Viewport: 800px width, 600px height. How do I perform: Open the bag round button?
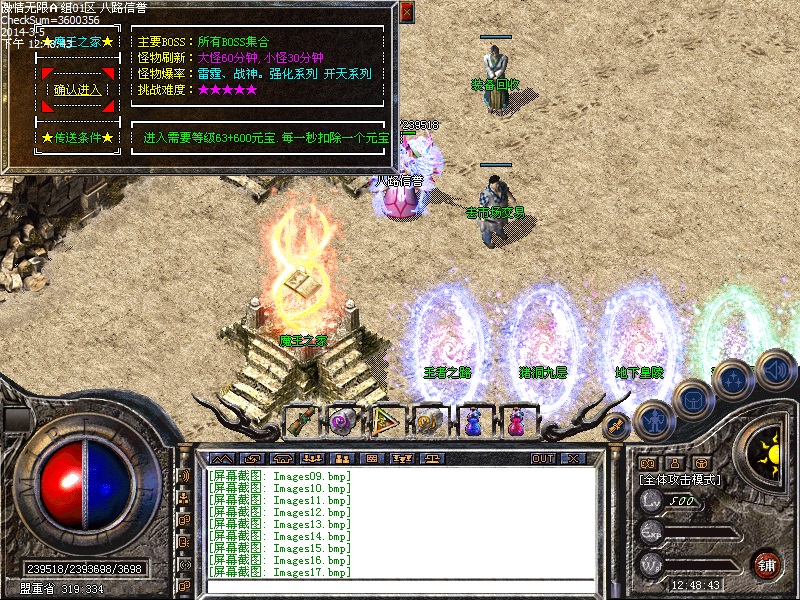692,400
